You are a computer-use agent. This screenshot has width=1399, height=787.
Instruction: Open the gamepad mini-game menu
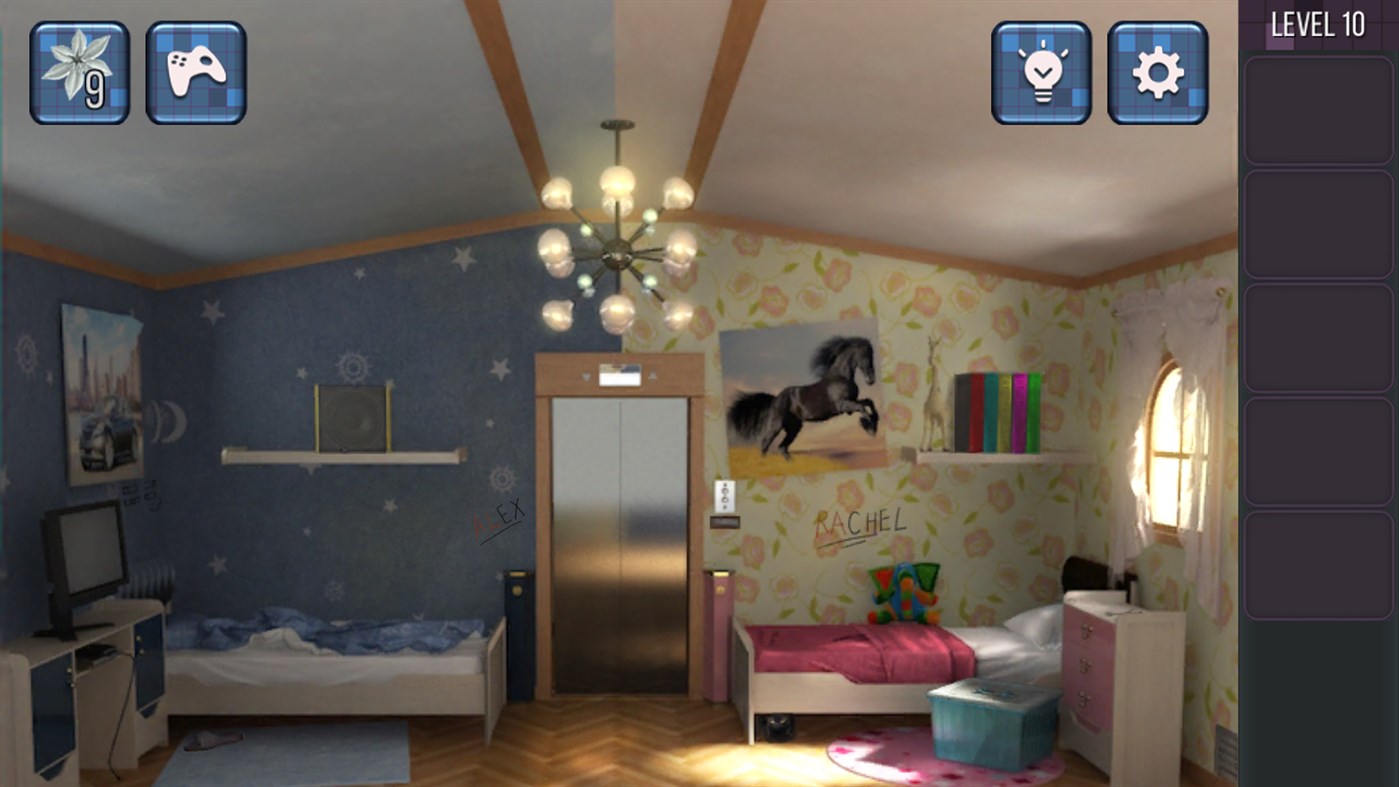coord(194,73)
